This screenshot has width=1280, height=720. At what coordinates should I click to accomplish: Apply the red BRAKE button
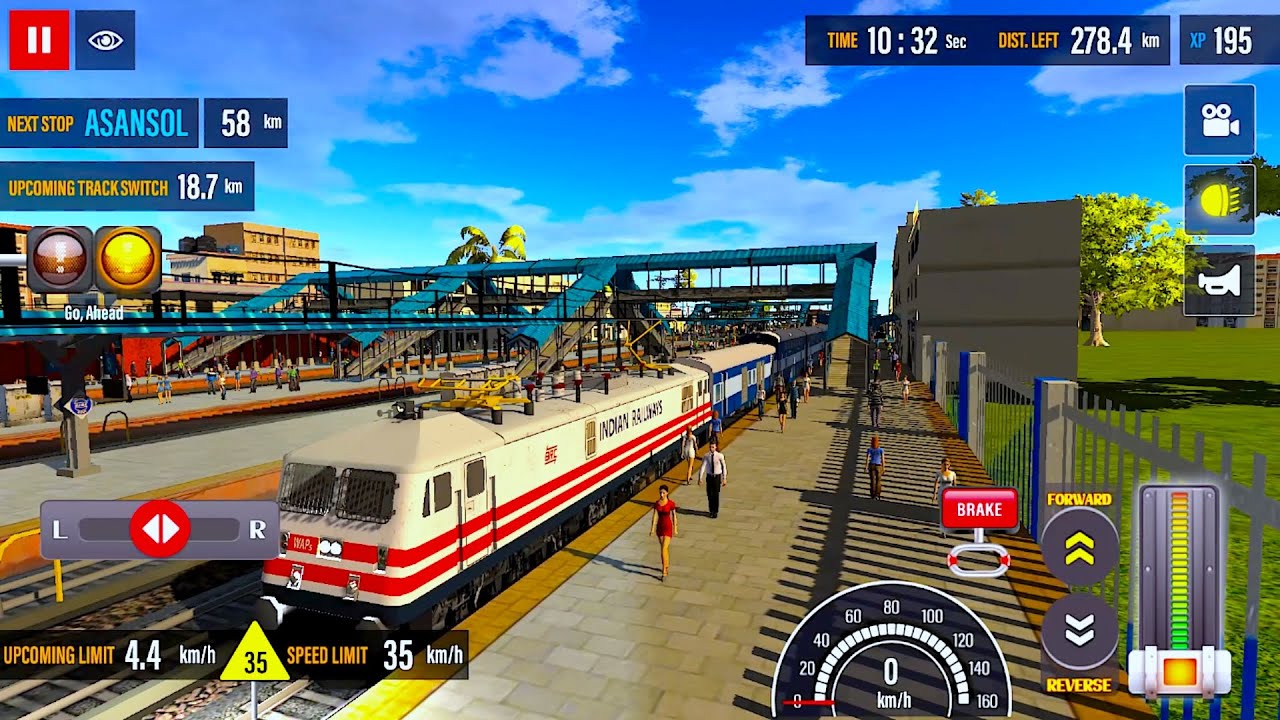[979, 510]
